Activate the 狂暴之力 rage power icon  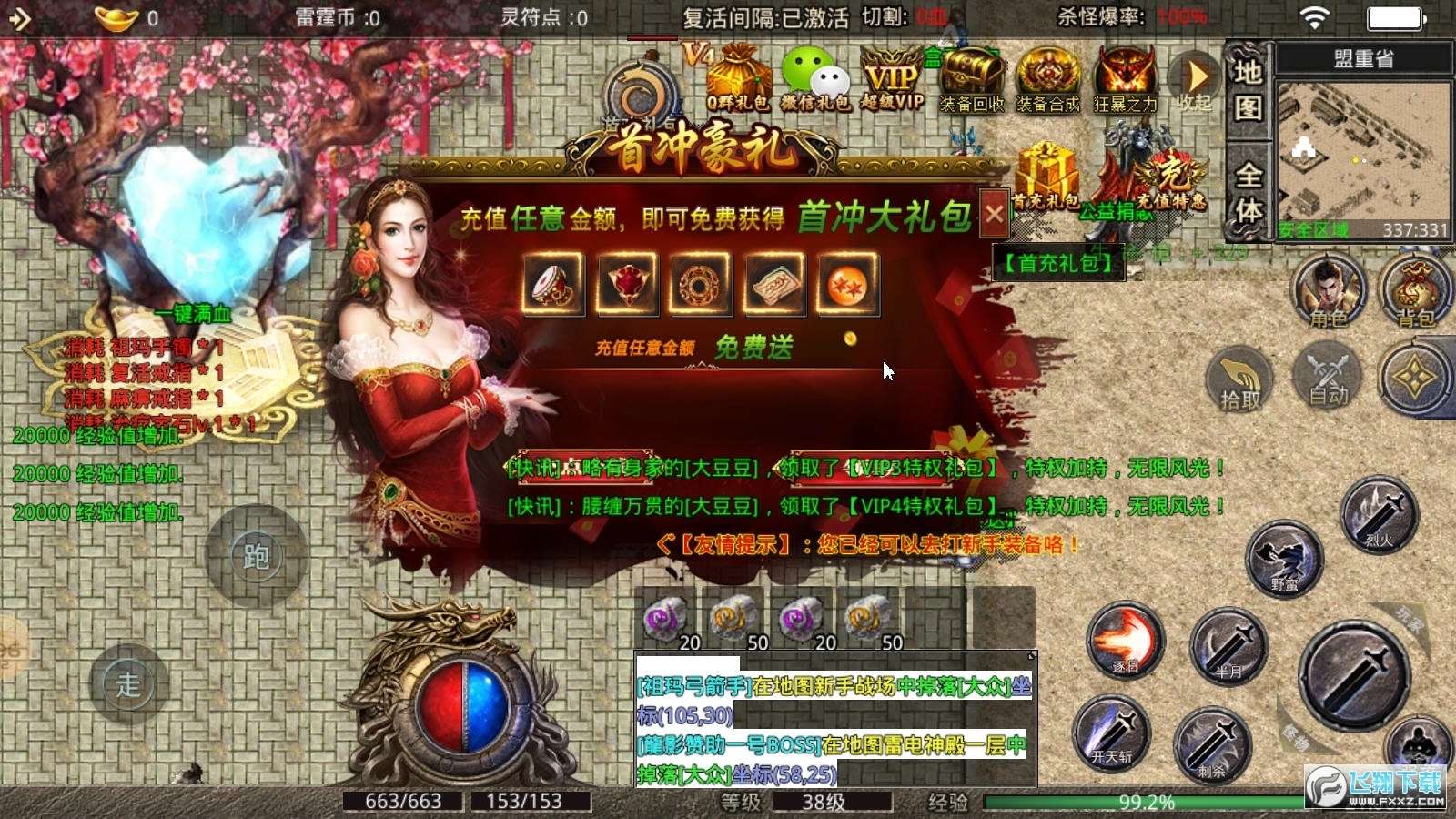1124,77
